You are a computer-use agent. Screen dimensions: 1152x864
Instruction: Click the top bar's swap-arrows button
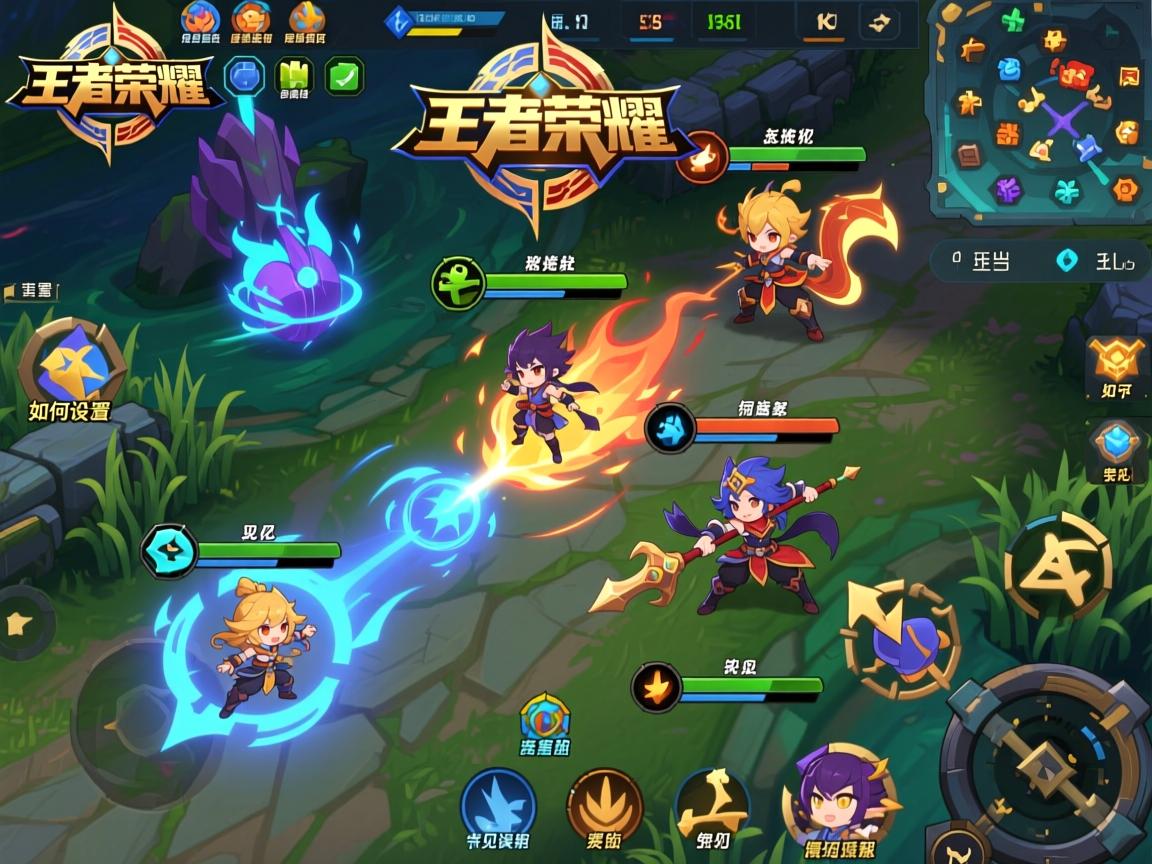[x=881, y=23]
